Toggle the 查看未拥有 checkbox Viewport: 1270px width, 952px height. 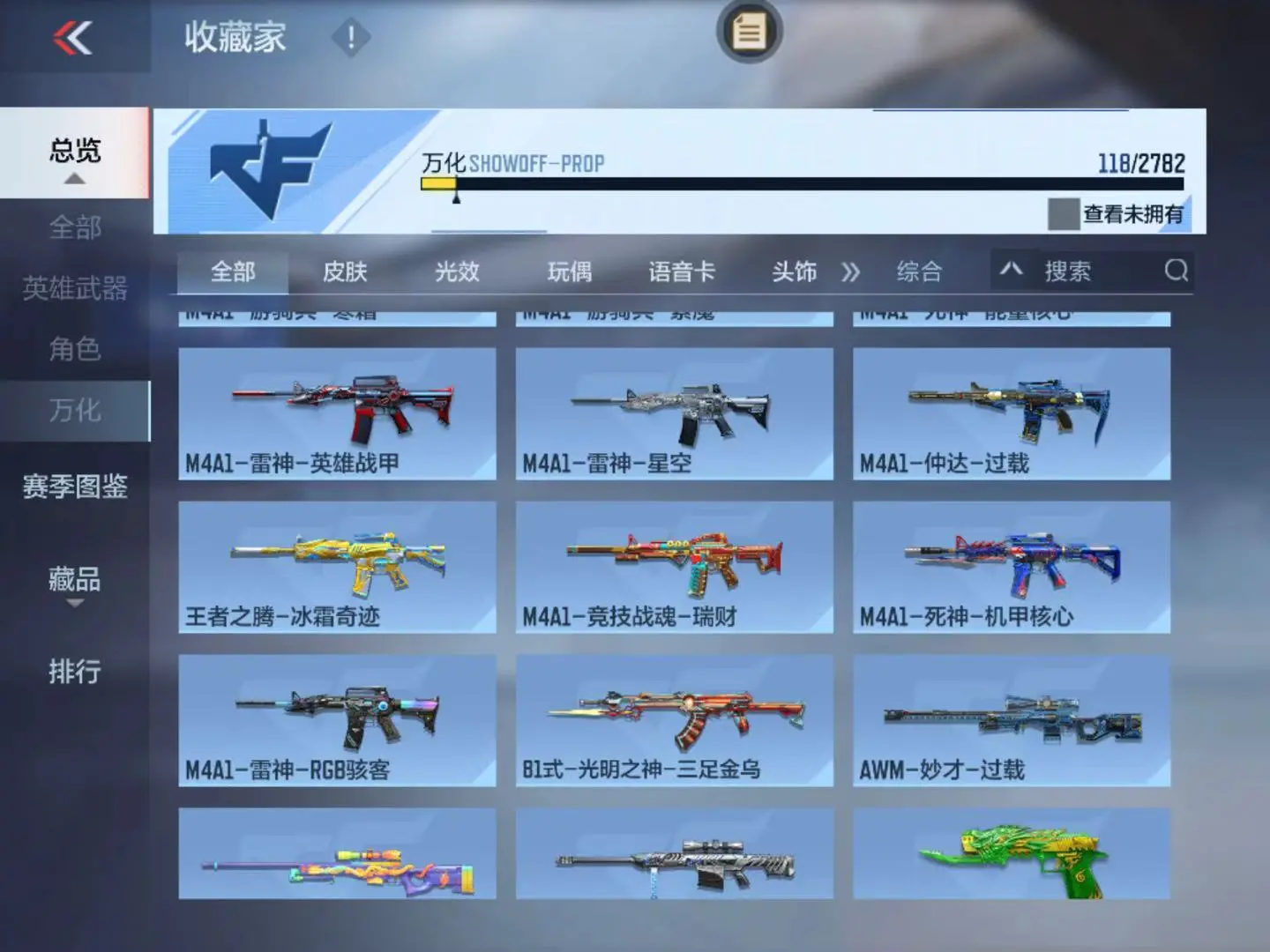(1063, 213)
